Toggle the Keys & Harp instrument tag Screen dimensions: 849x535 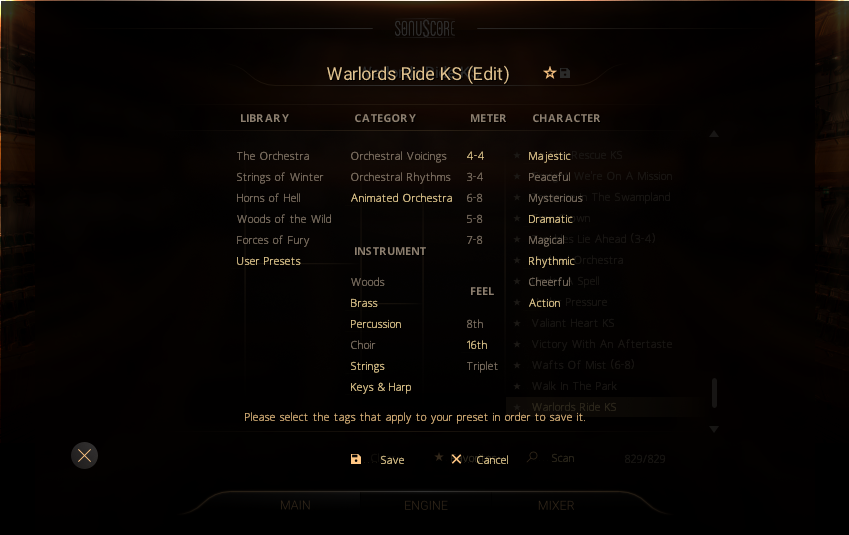381,387
